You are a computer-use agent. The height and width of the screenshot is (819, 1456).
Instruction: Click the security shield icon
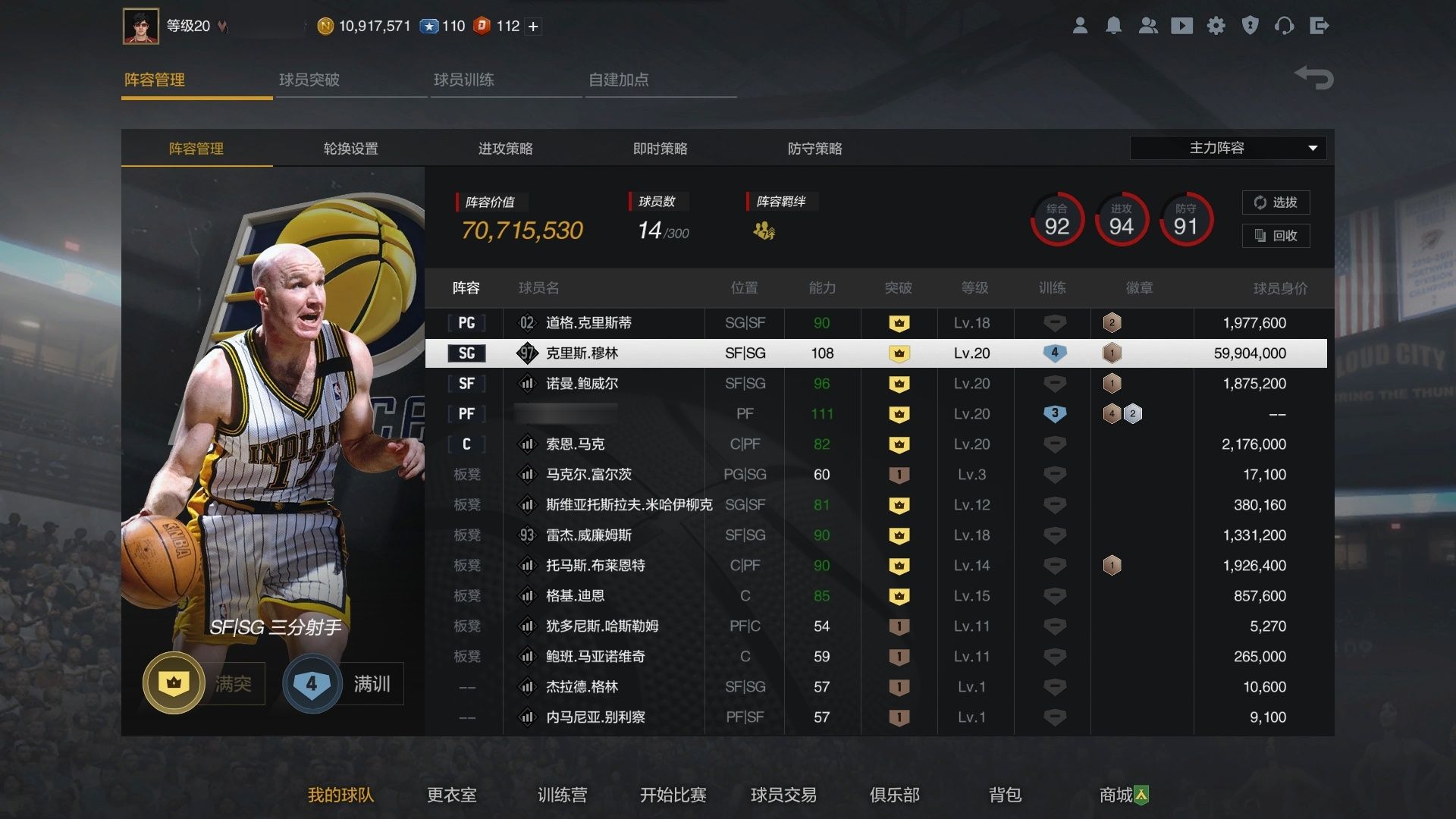pos(1250,25)
